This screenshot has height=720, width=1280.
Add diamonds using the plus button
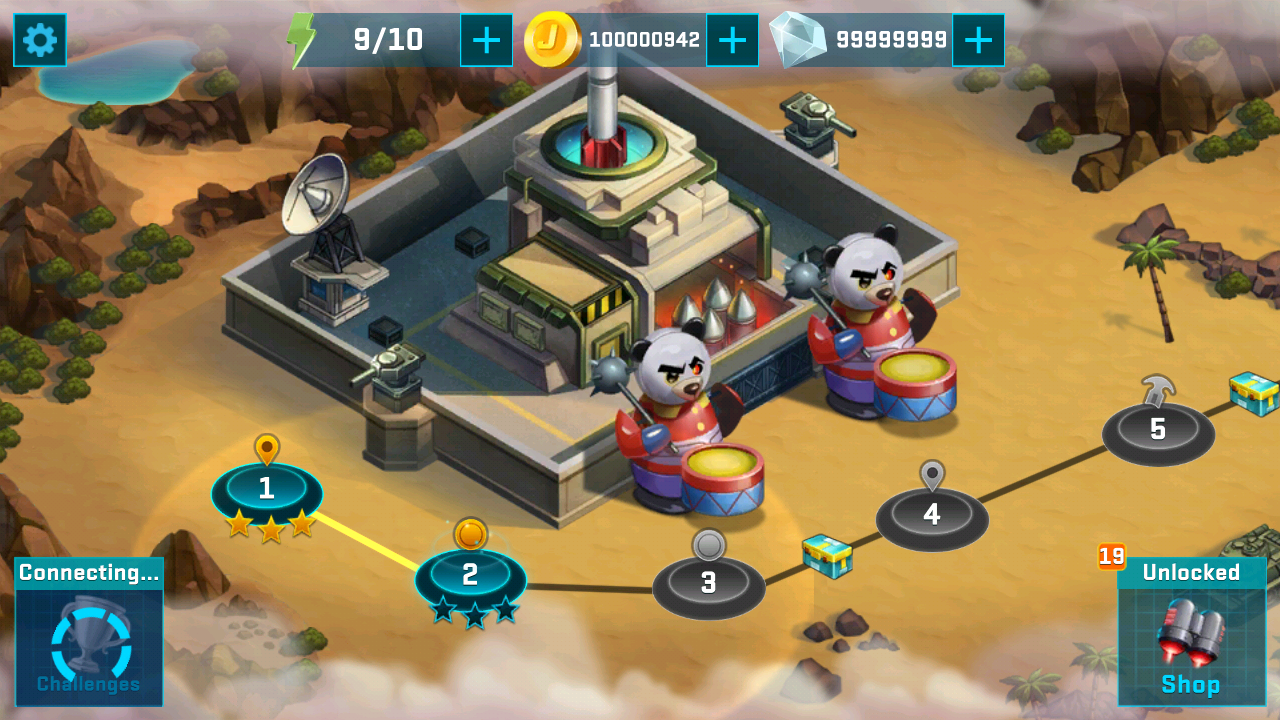(x=978, y=40)
